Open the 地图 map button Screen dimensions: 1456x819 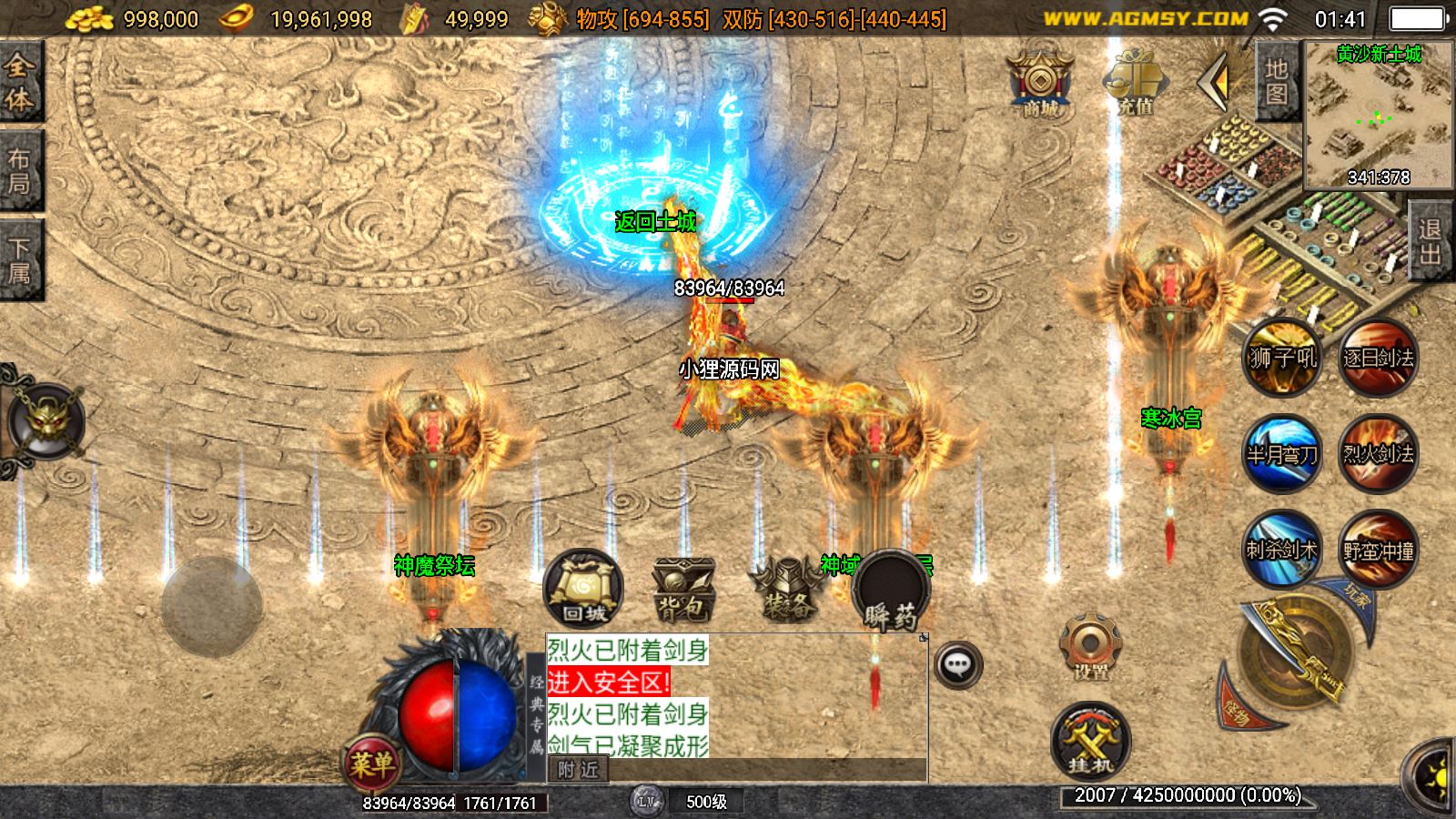(1276, 82)
